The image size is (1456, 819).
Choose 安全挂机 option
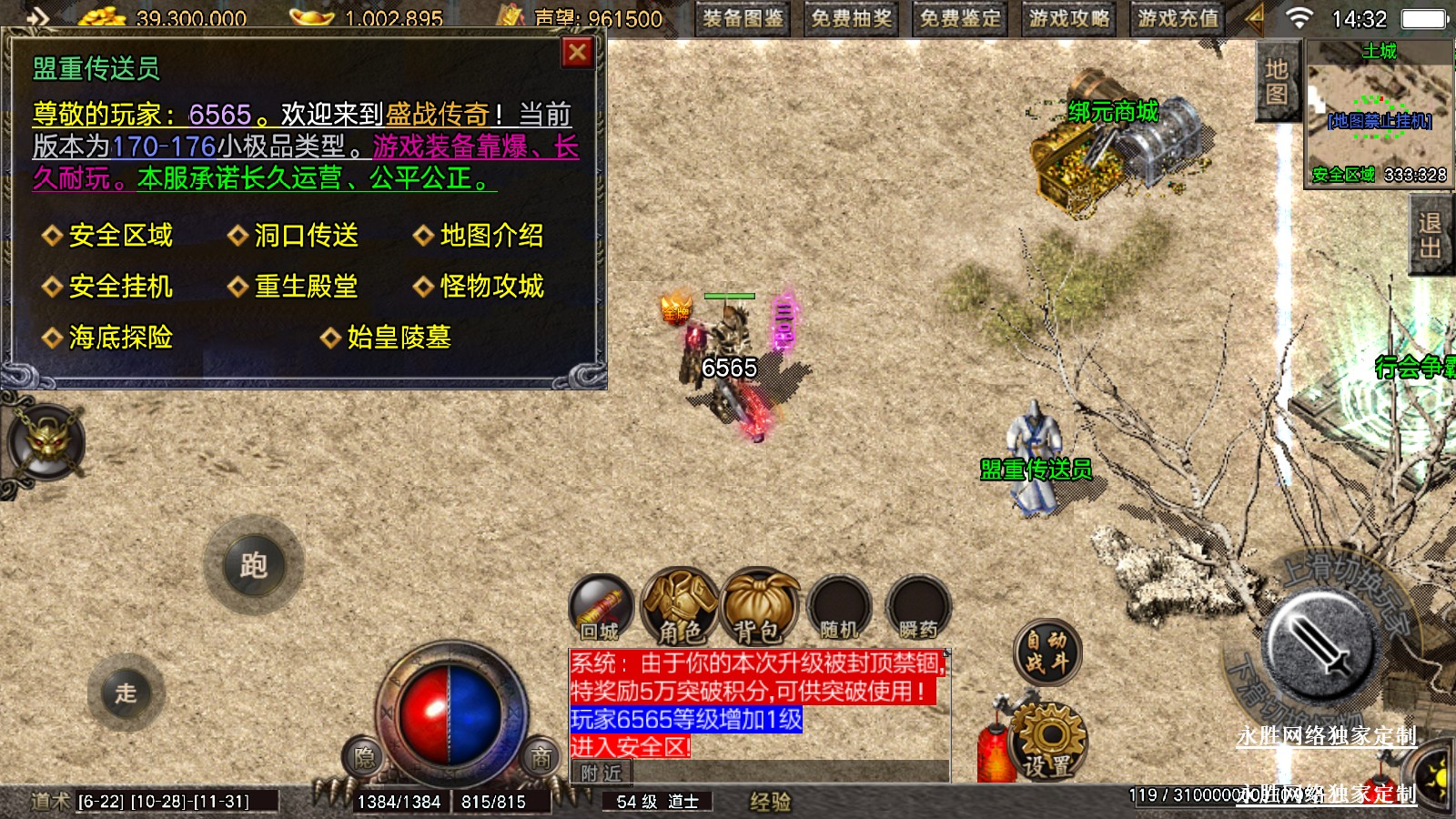(120, 287)
